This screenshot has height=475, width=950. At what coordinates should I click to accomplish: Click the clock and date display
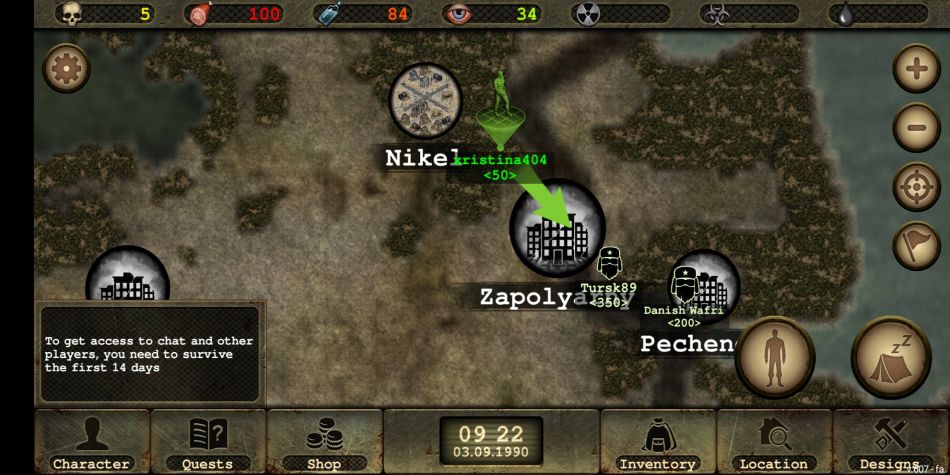[491, 441]
